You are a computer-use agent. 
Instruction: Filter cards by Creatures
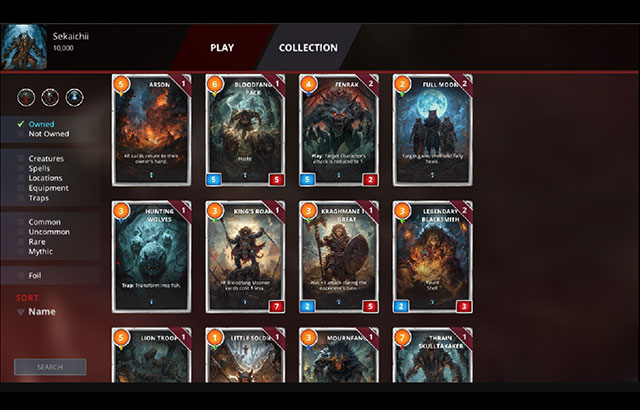[x=48, y=158]
